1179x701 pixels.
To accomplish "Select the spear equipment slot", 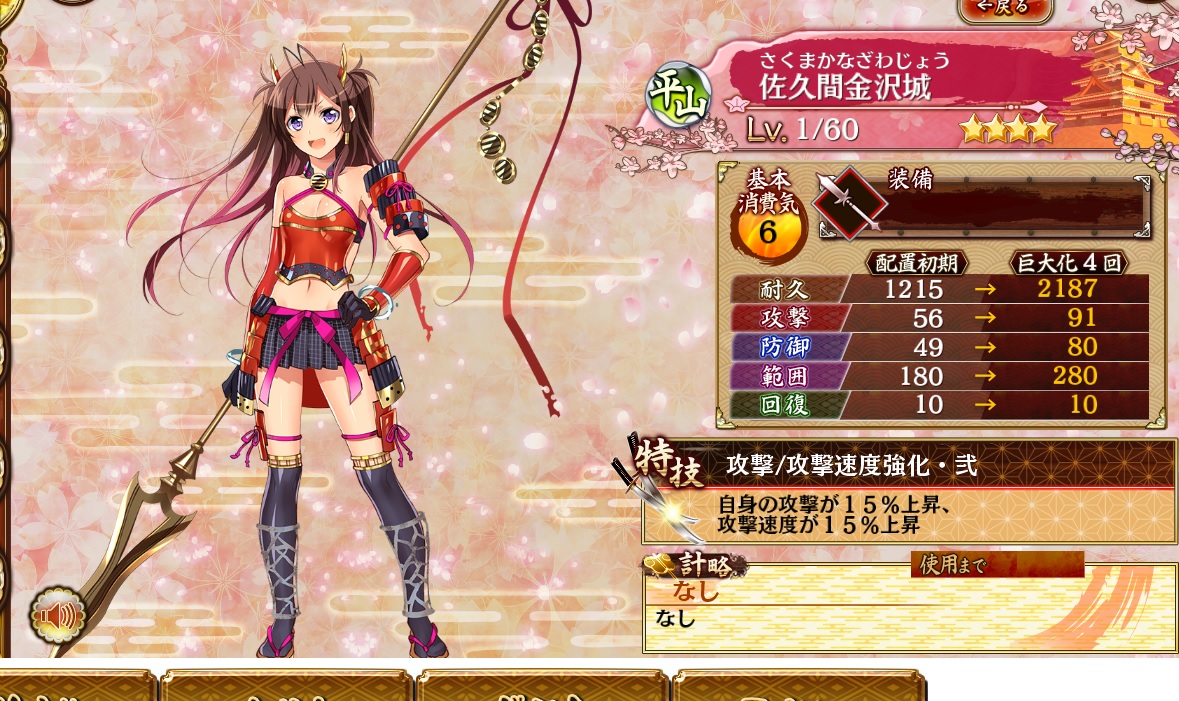I will point(849,204).
